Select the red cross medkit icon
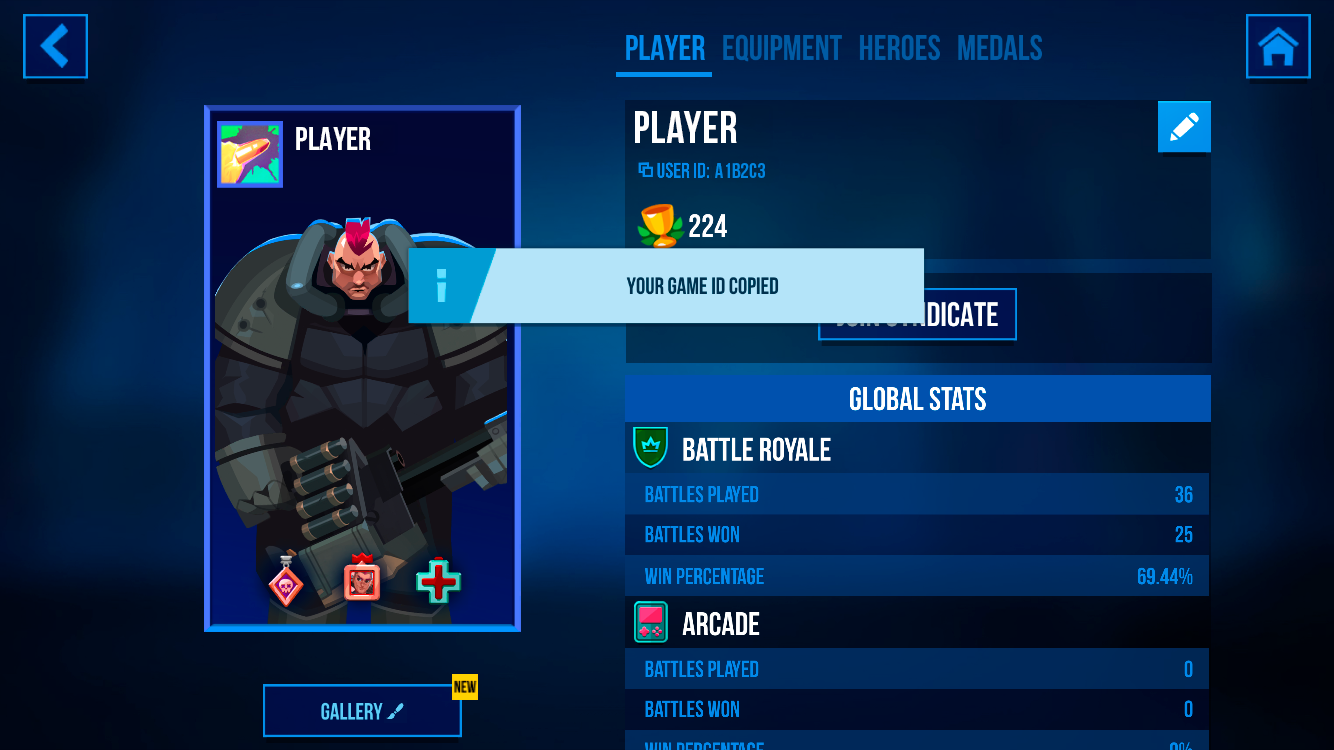This screenshot has height=750, width=1334. pyautogui.click(x=438, y=581)
